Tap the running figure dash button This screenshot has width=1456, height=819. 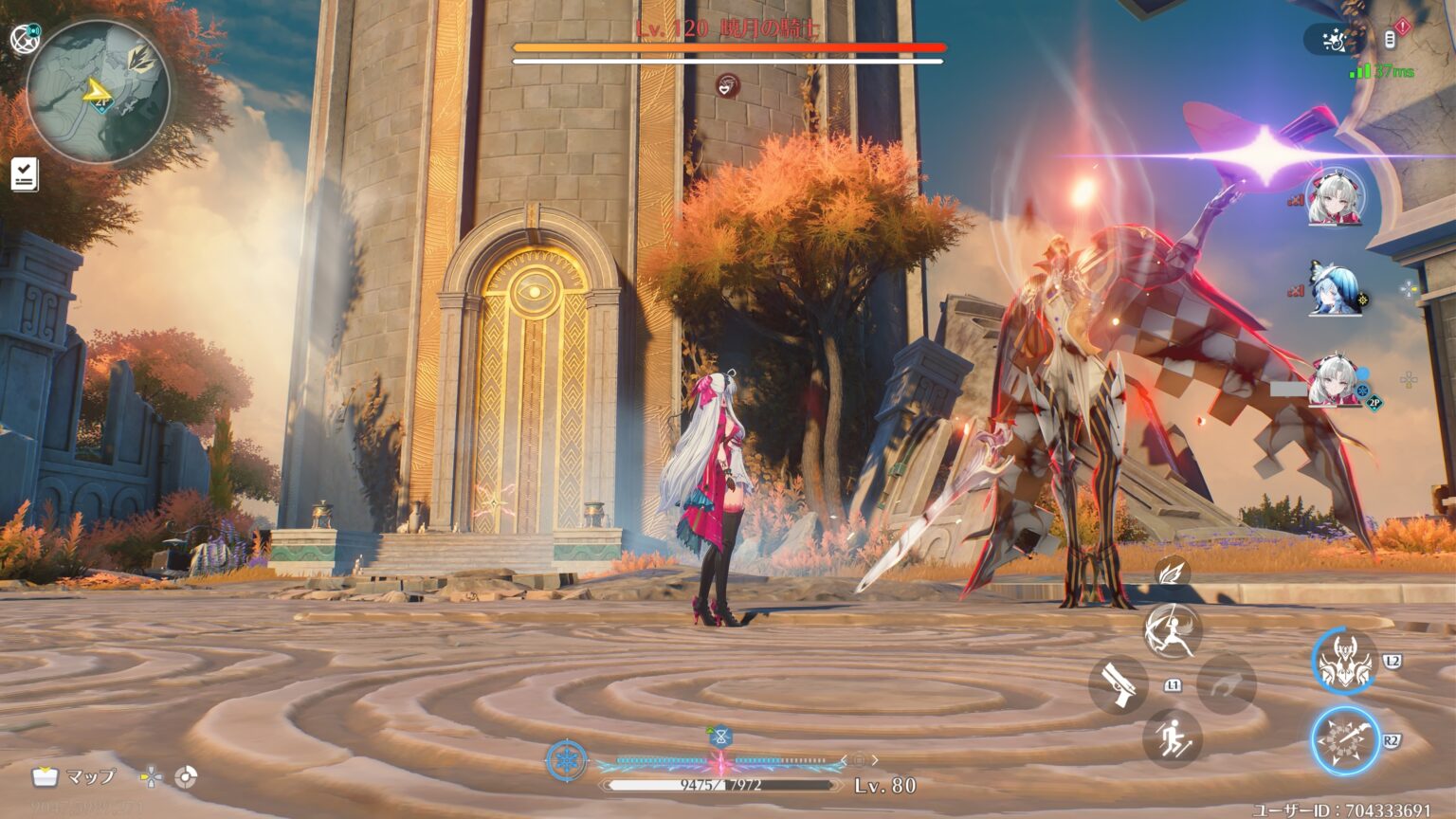pos(1173,738)
